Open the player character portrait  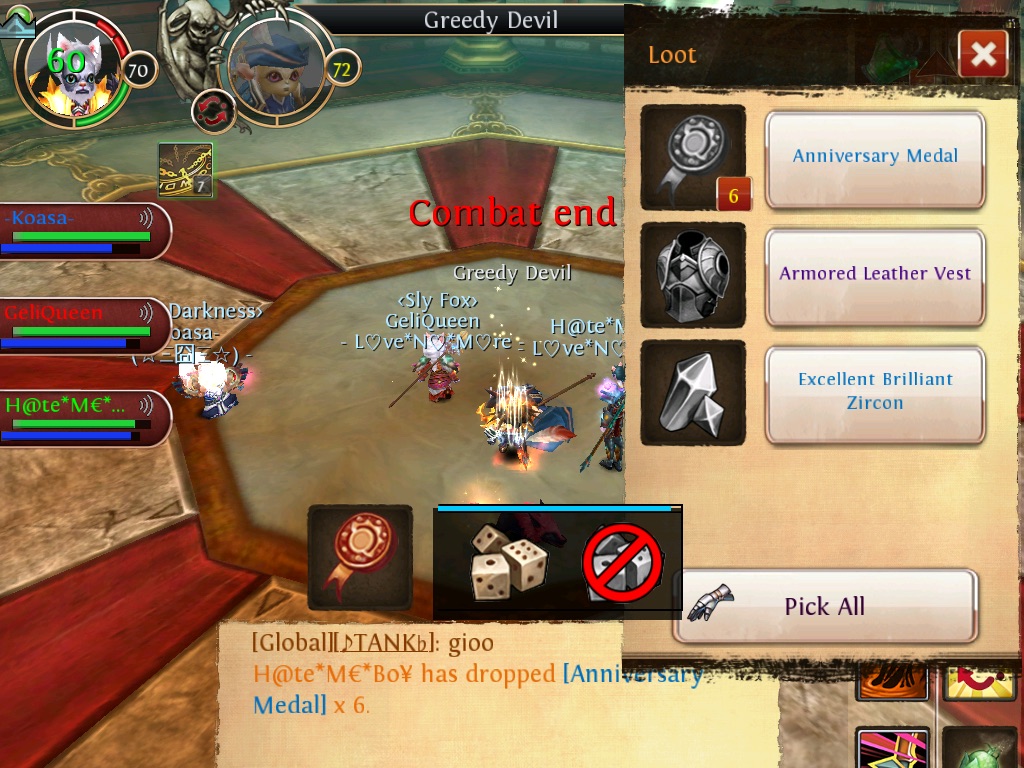[68, 72]
